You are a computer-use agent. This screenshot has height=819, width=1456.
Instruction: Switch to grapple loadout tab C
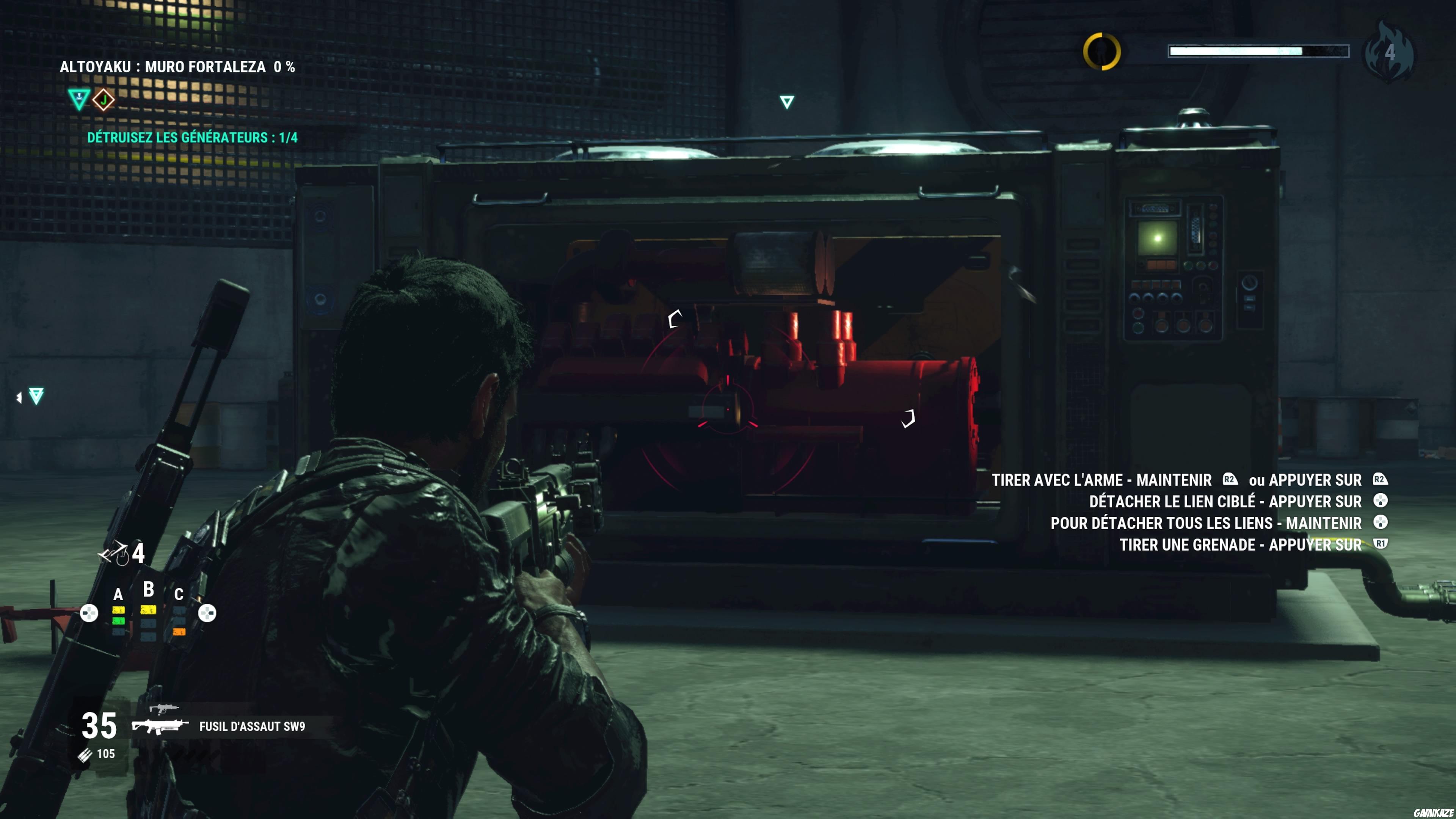click(180, 595)
